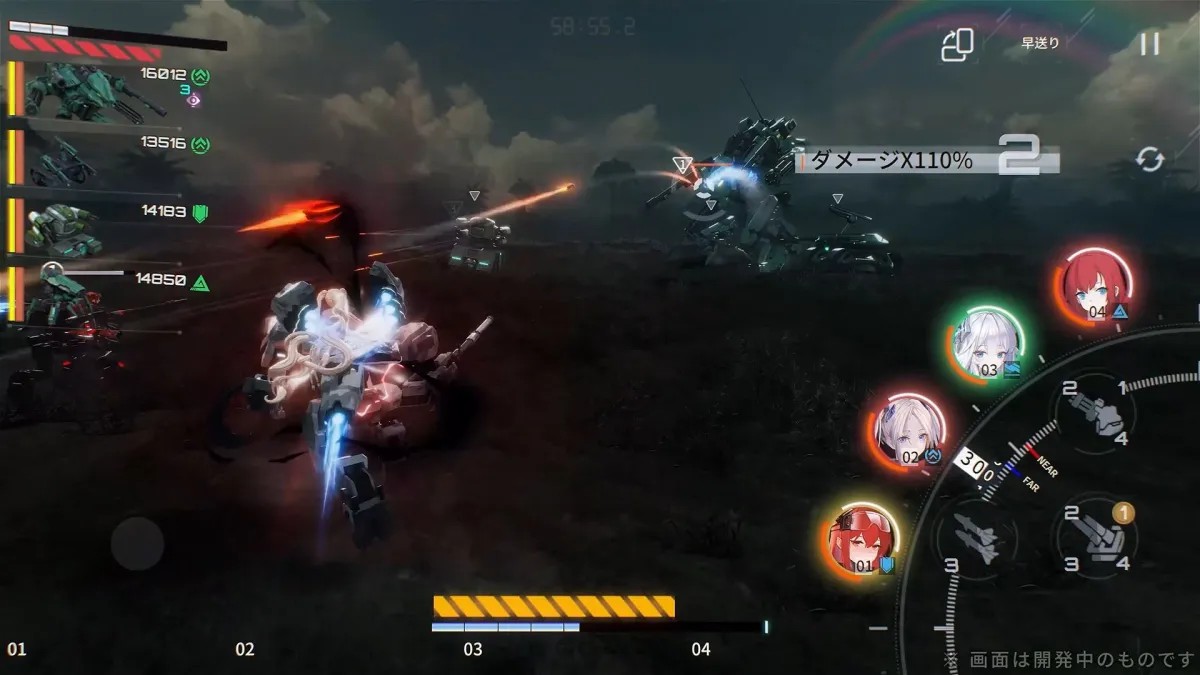Screen dimensions: 1200x675
Task: Switch camera view with the top icon
Action: coord(957,44)
